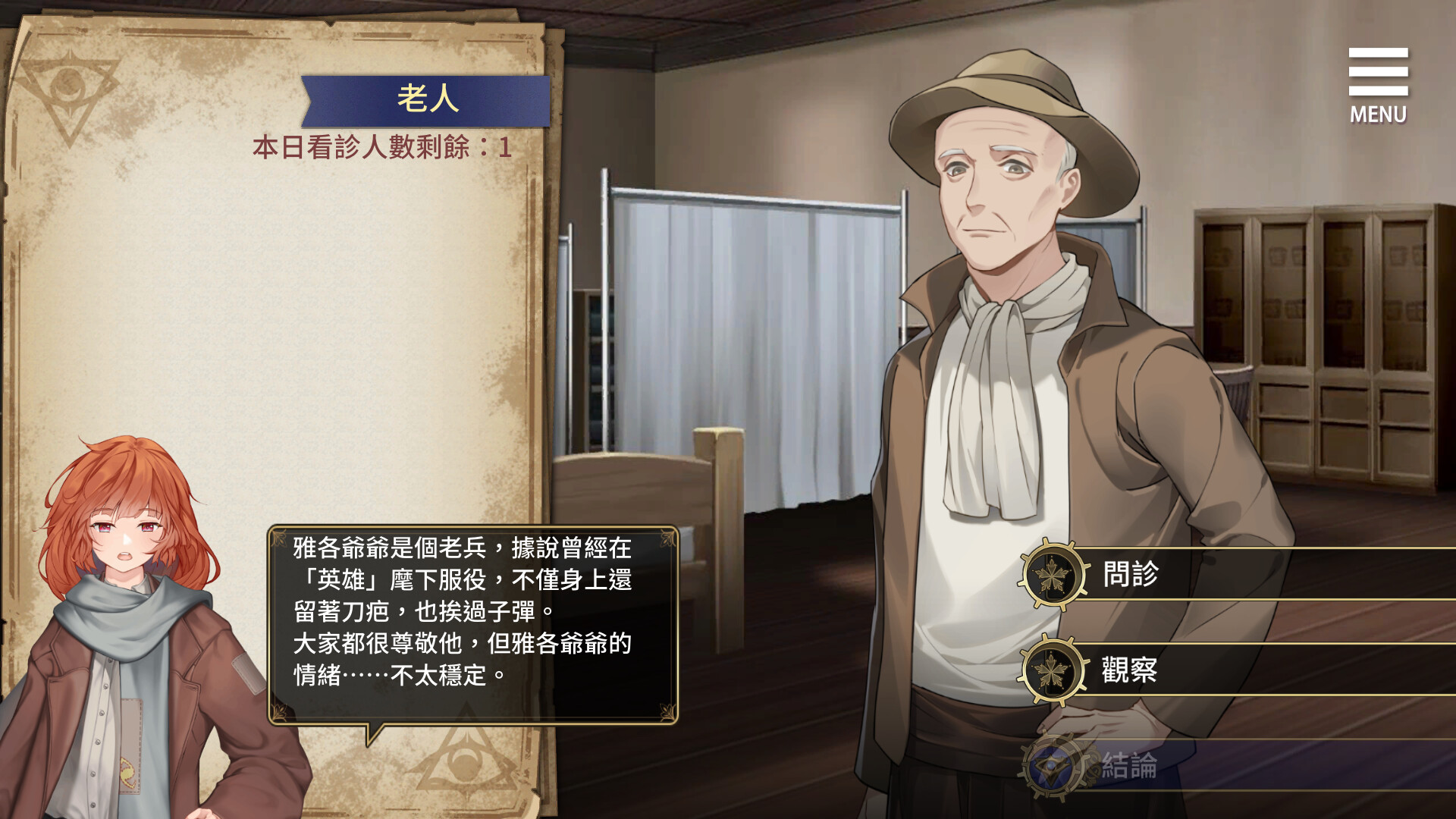The height and width of the screenshot is (819, 1456).
Task: Choose the 問診 (inquiry) option
Action: [1130, 574]
